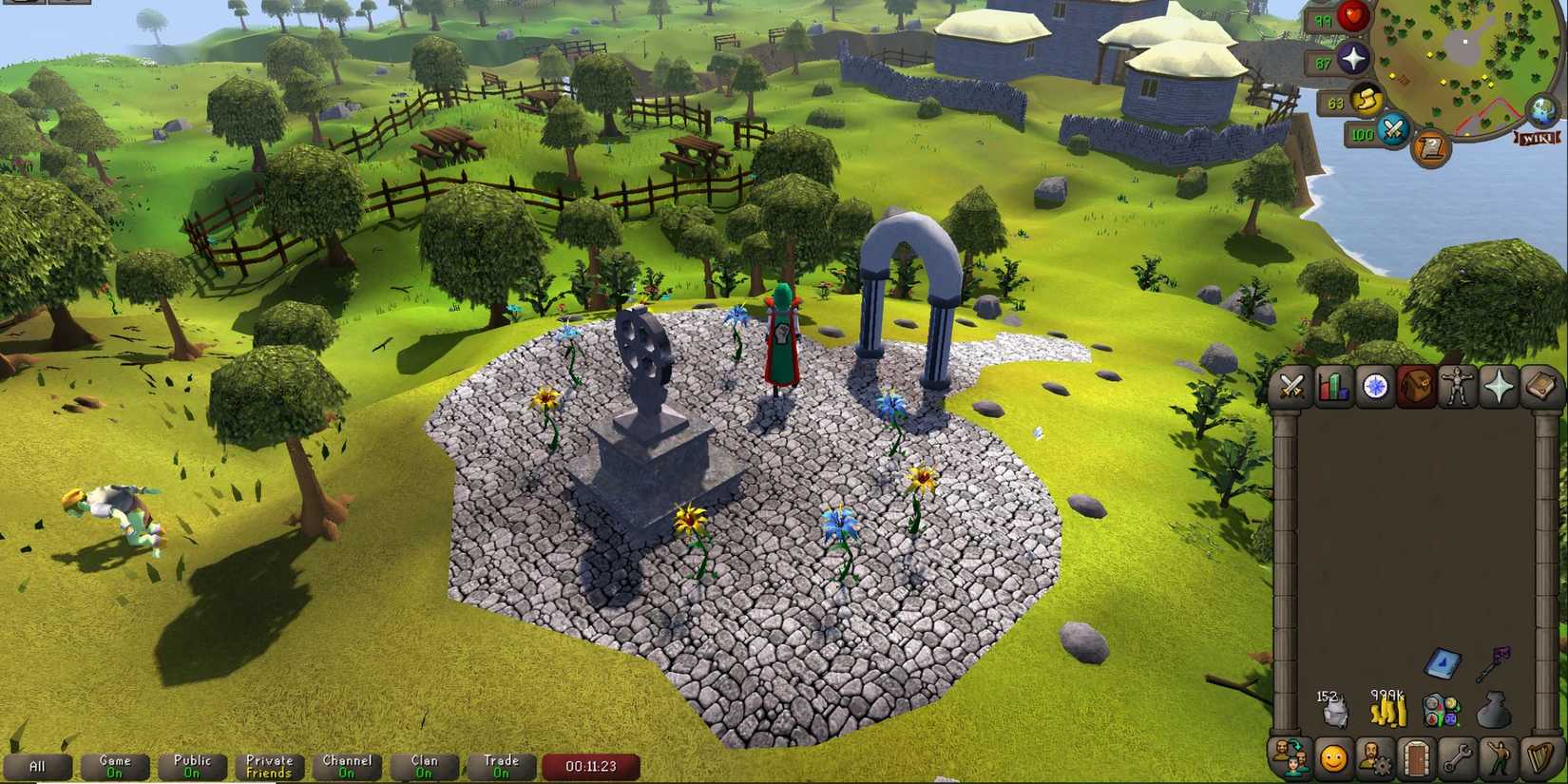Screen dimensions: 1568x784
Task: Toggle running via the run energy orb
Action: [1366, 99]
